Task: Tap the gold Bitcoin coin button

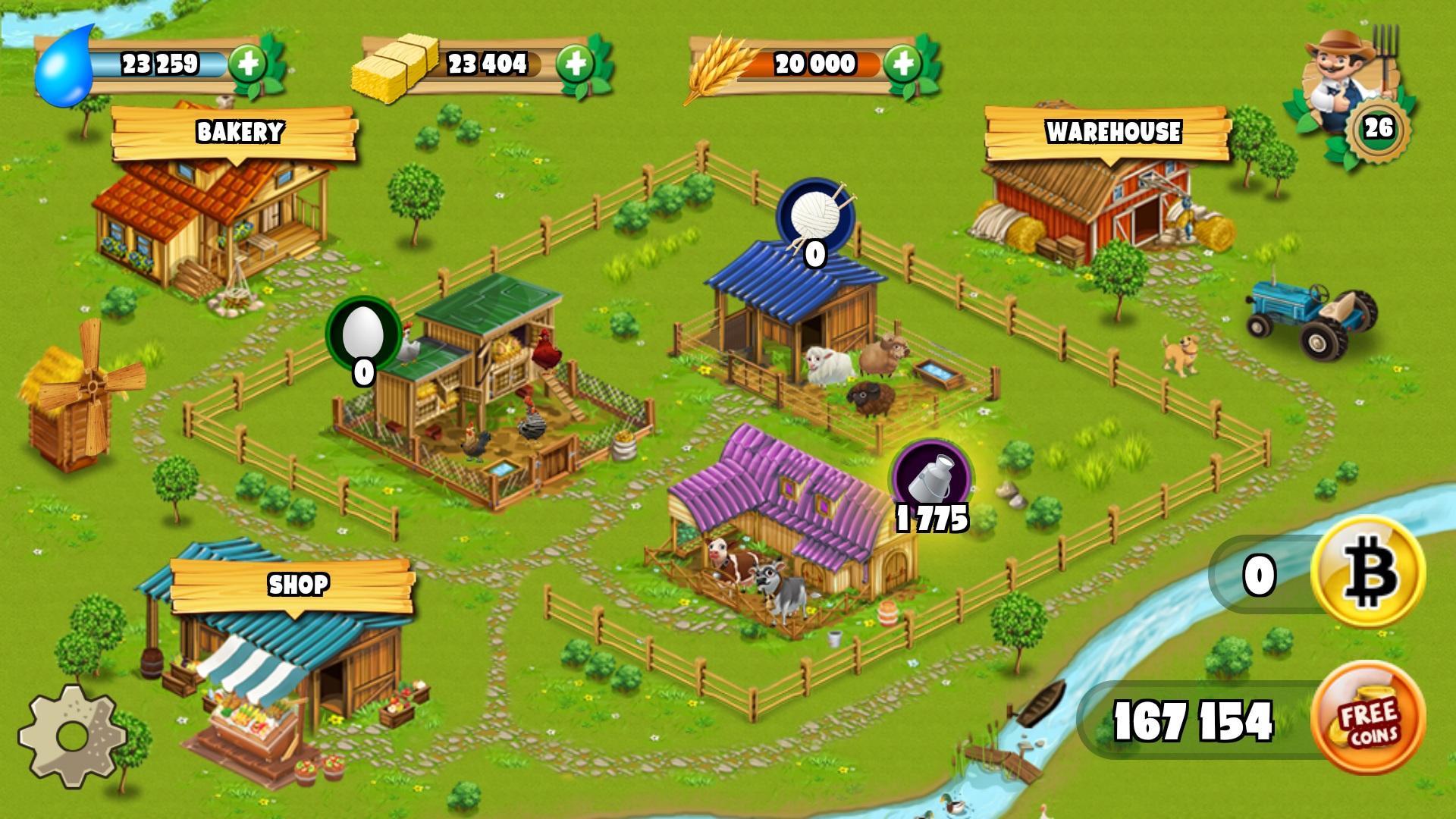Action: pyautogui.click(x=1368, y=573)
